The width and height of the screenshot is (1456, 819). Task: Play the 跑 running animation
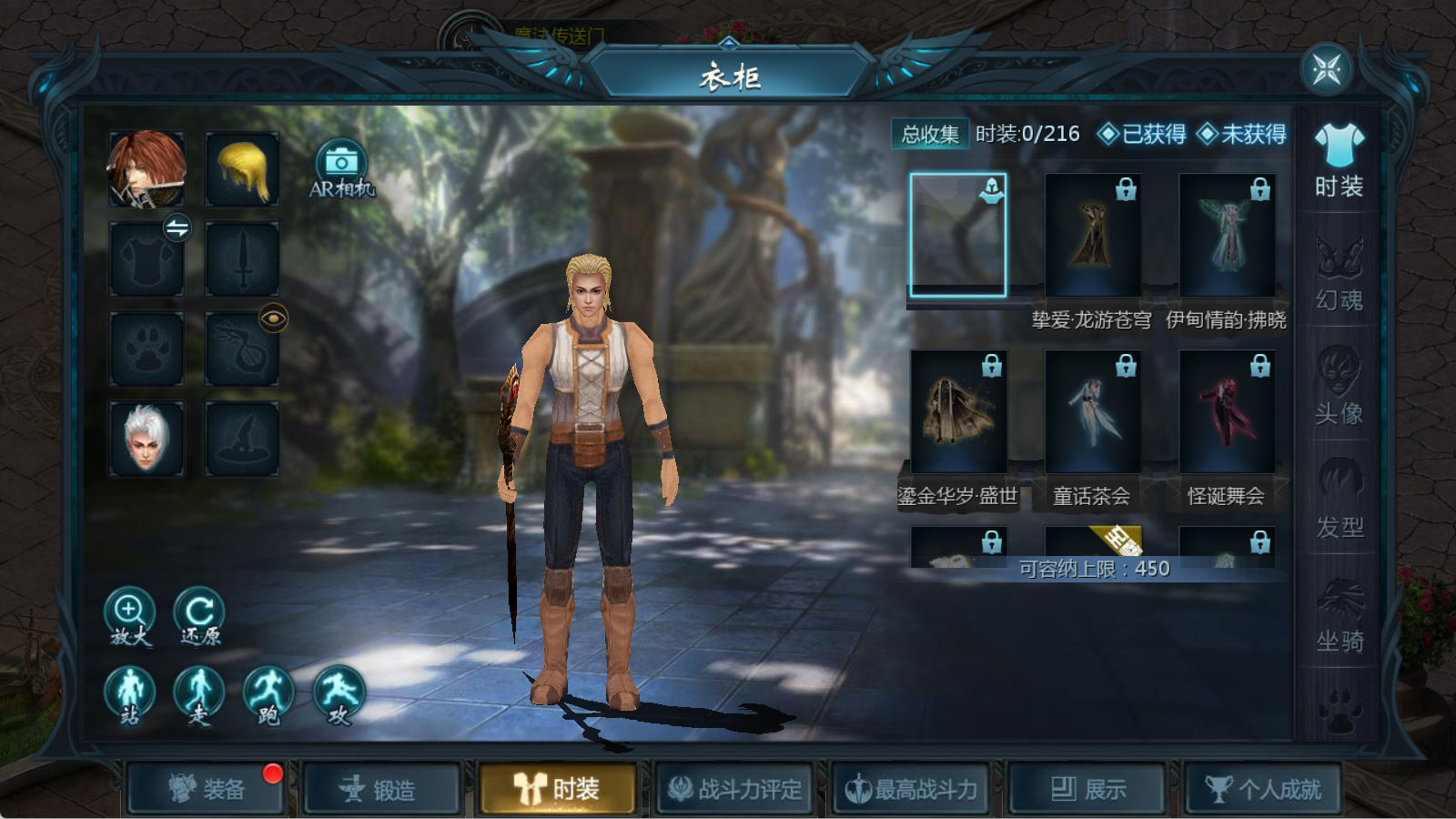268,694
